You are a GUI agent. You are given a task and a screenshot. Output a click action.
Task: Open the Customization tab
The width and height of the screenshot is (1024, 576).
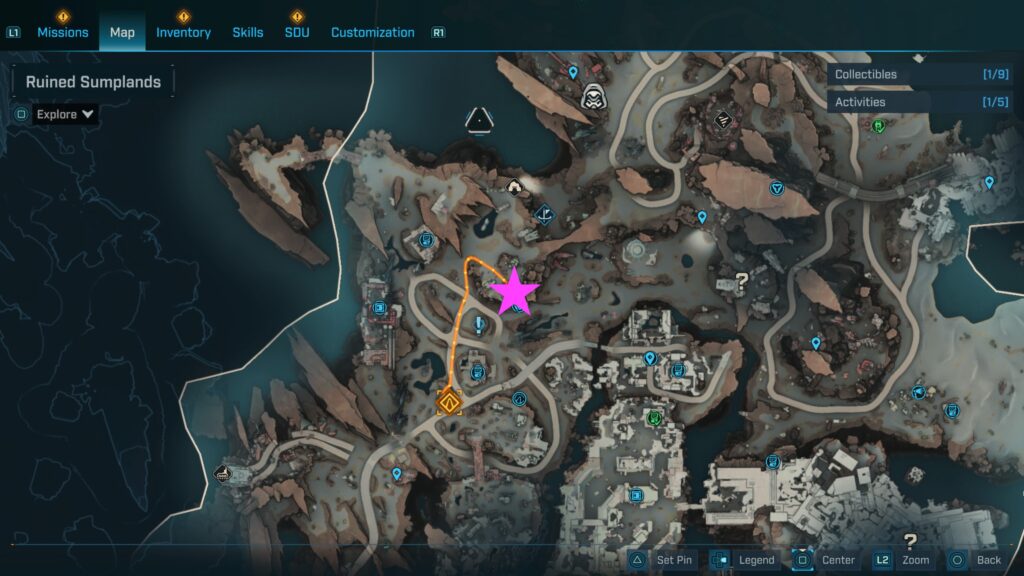(372, 32)
